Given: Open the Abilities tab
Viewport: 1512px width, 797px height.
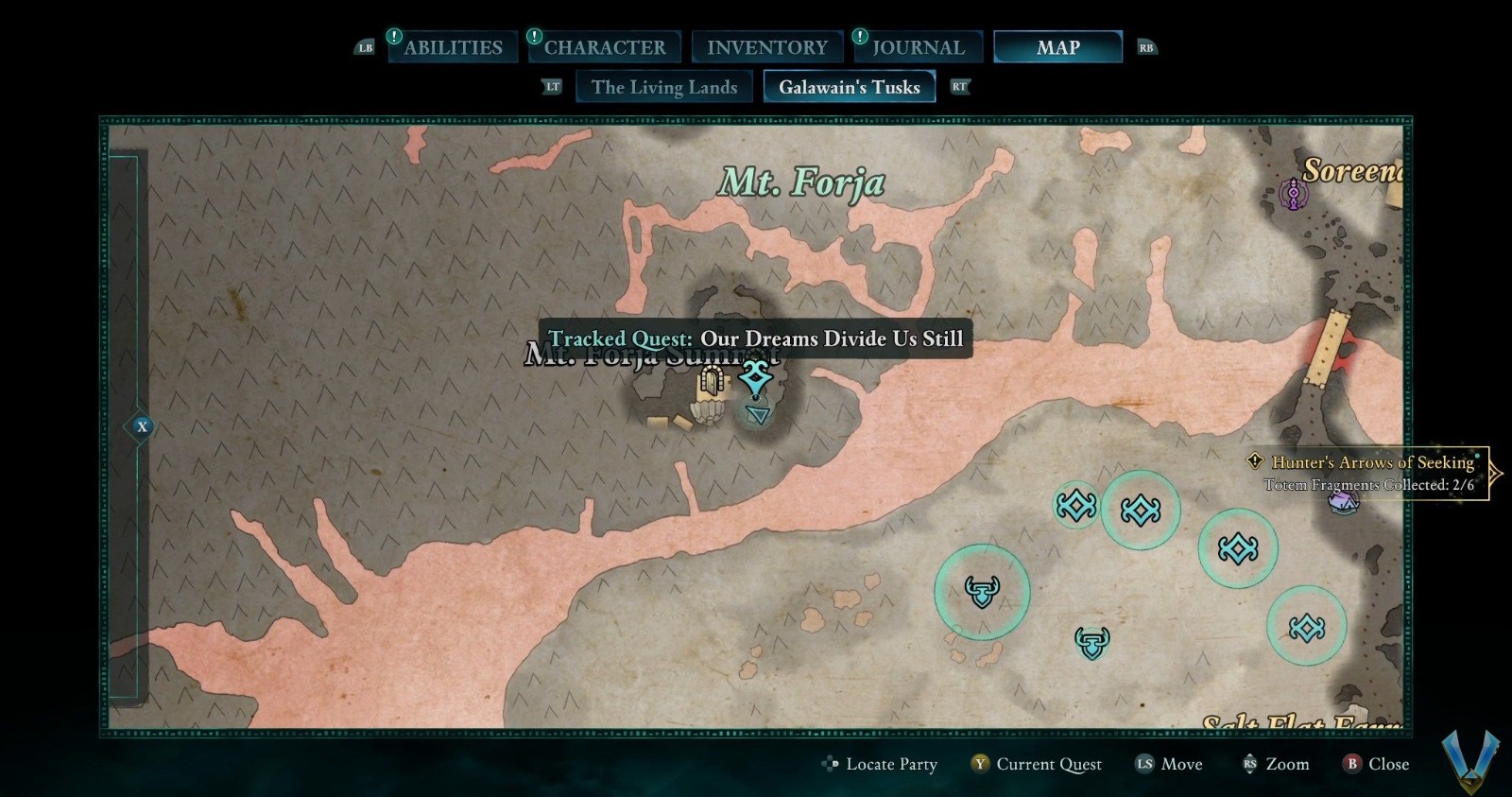Looking at the screenshot, I should tap(453, 47).
